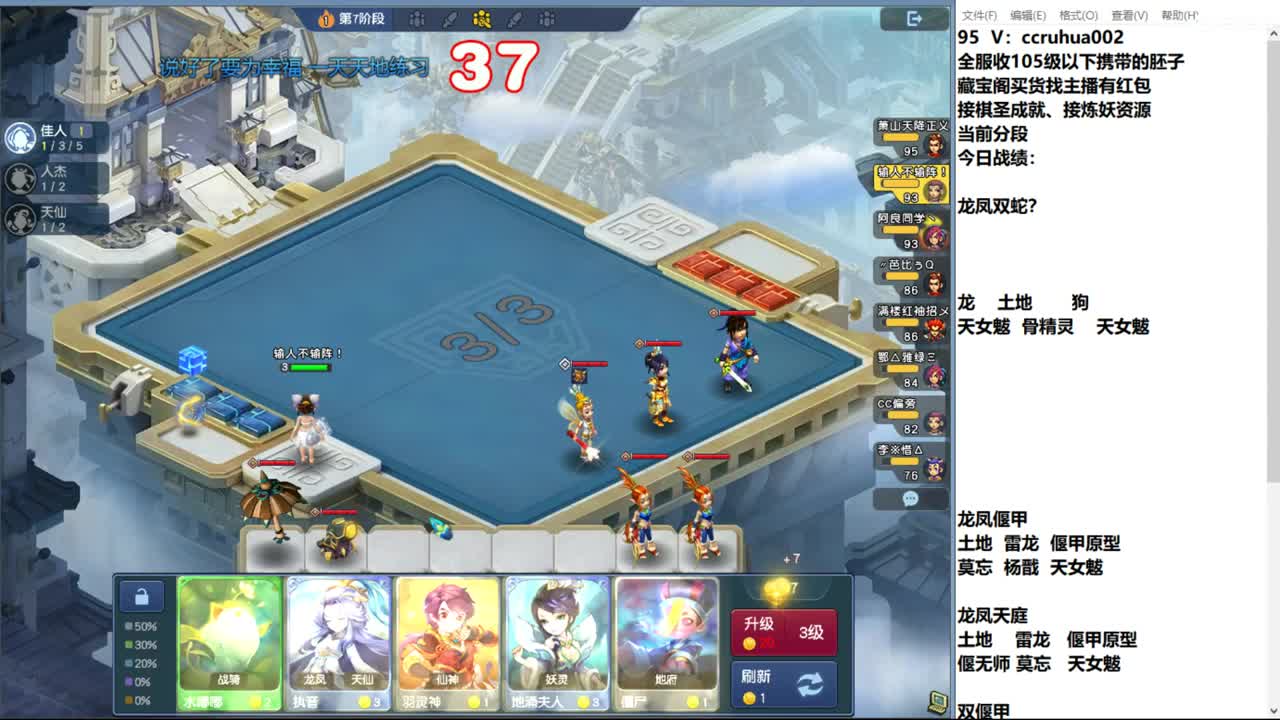This screenshot has height=720, width=1280.
Task: Click the exit door icon at top right of game
Action: [x=912, y=18]
